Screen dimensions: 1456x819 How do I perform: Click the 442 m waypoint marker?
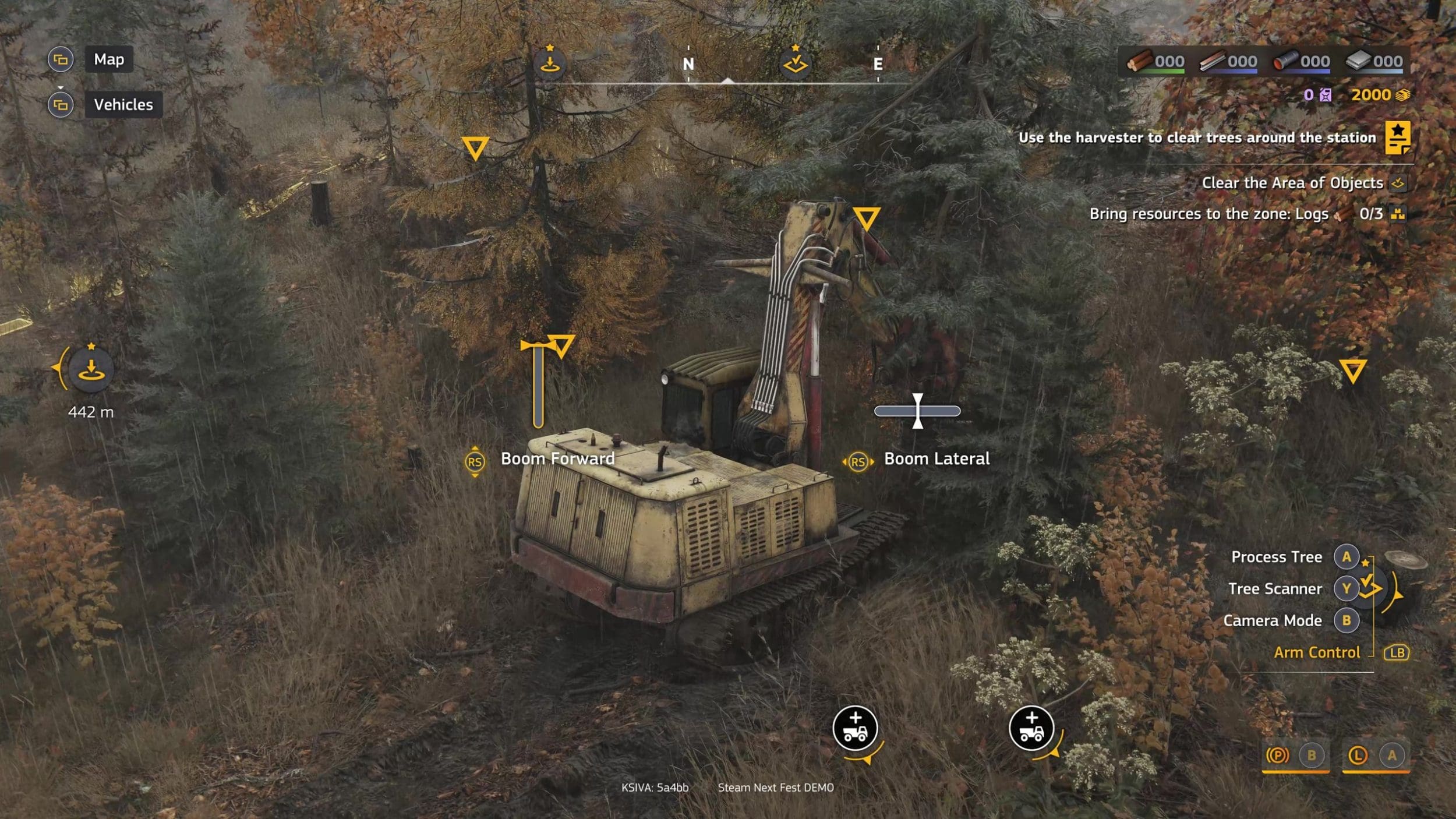point(91,369)
